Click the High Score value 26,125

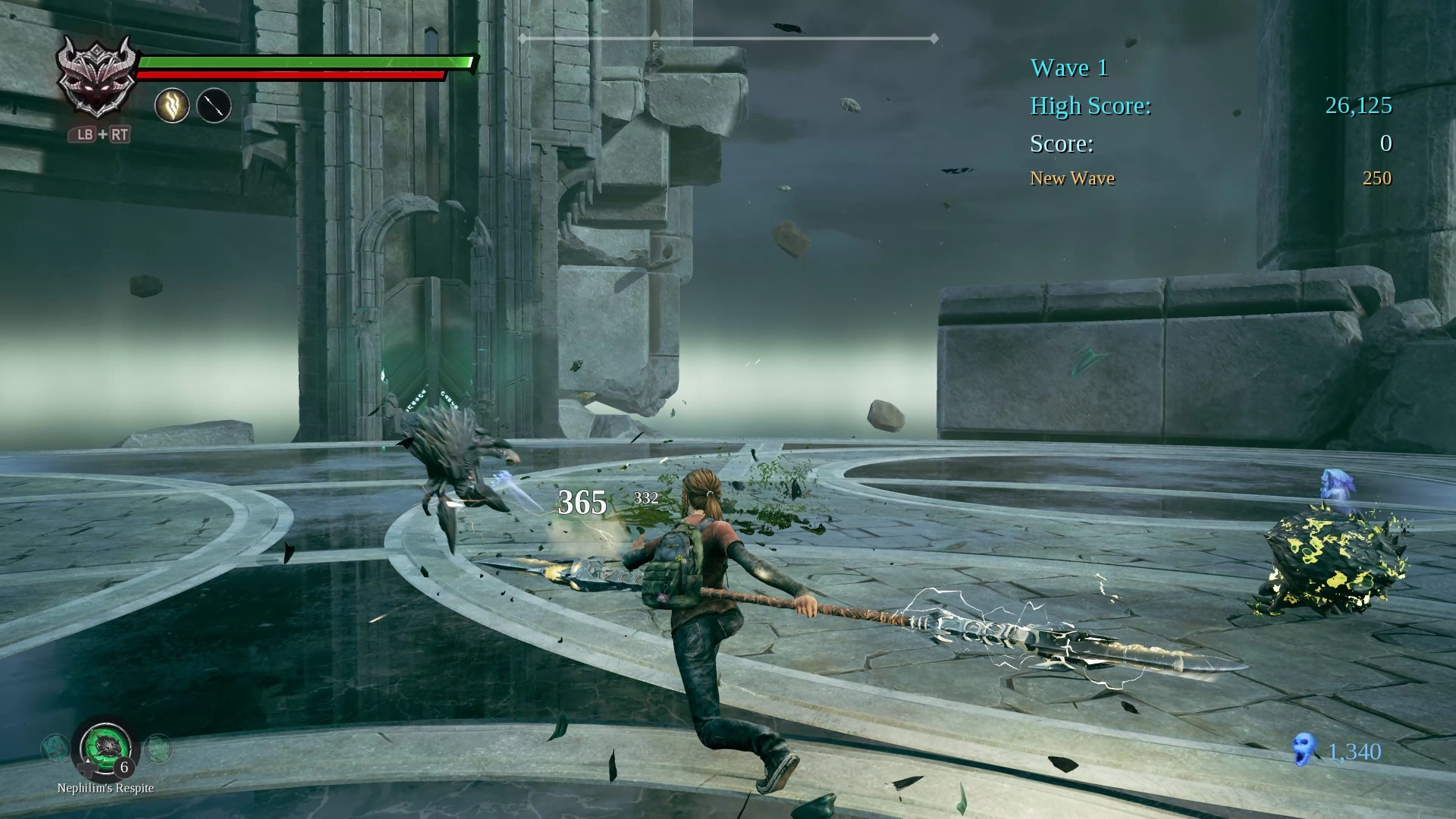pos(1359,107)
